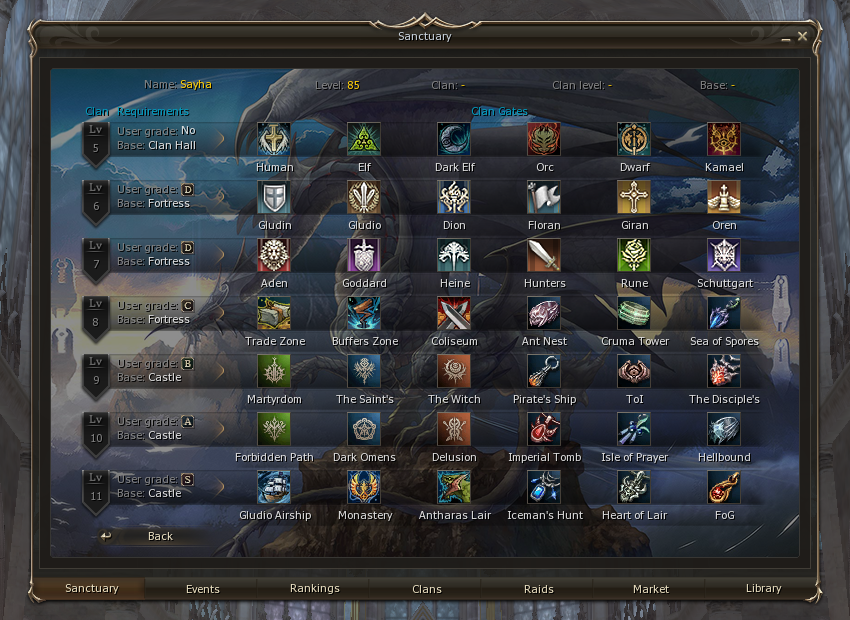Click the Antharas Lair gate icon
850x620 pixels.
(454, 487)
